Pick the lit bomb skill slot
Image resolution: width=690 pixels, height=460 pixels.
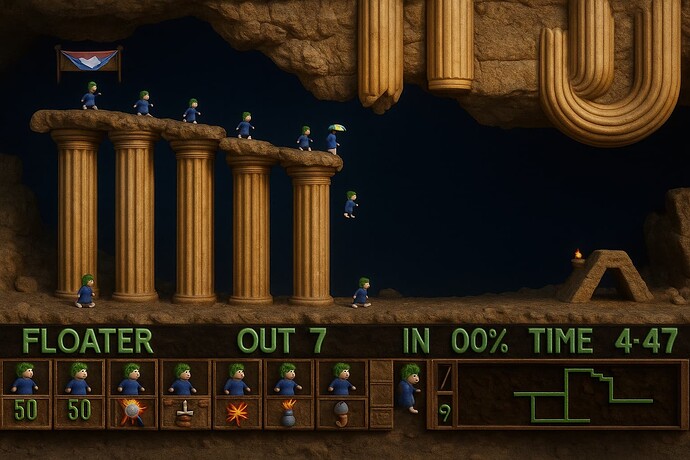click(289, 411)
